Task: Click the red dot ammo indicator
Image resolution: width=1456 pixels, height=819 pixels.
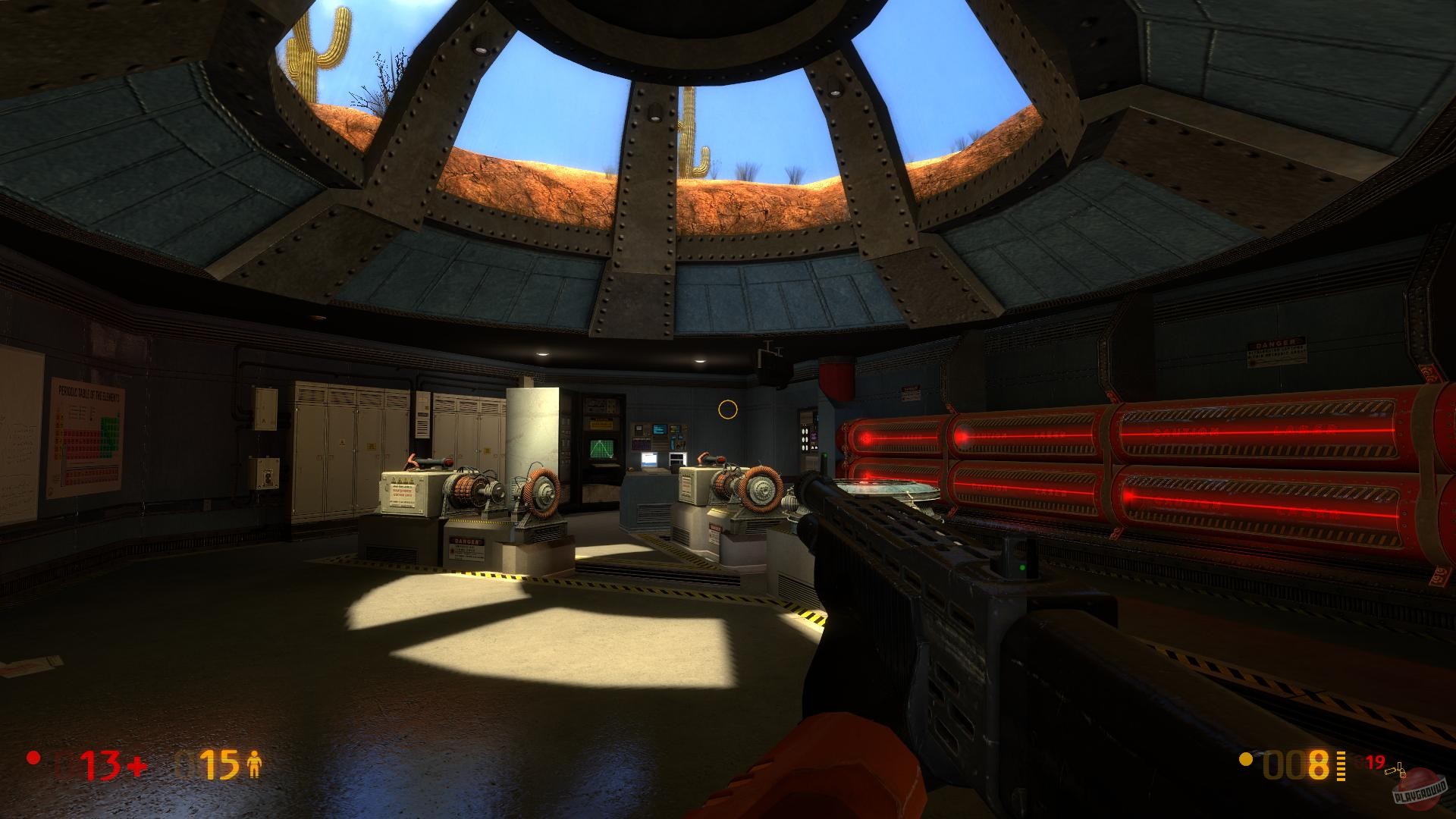Action: [33, 759]
